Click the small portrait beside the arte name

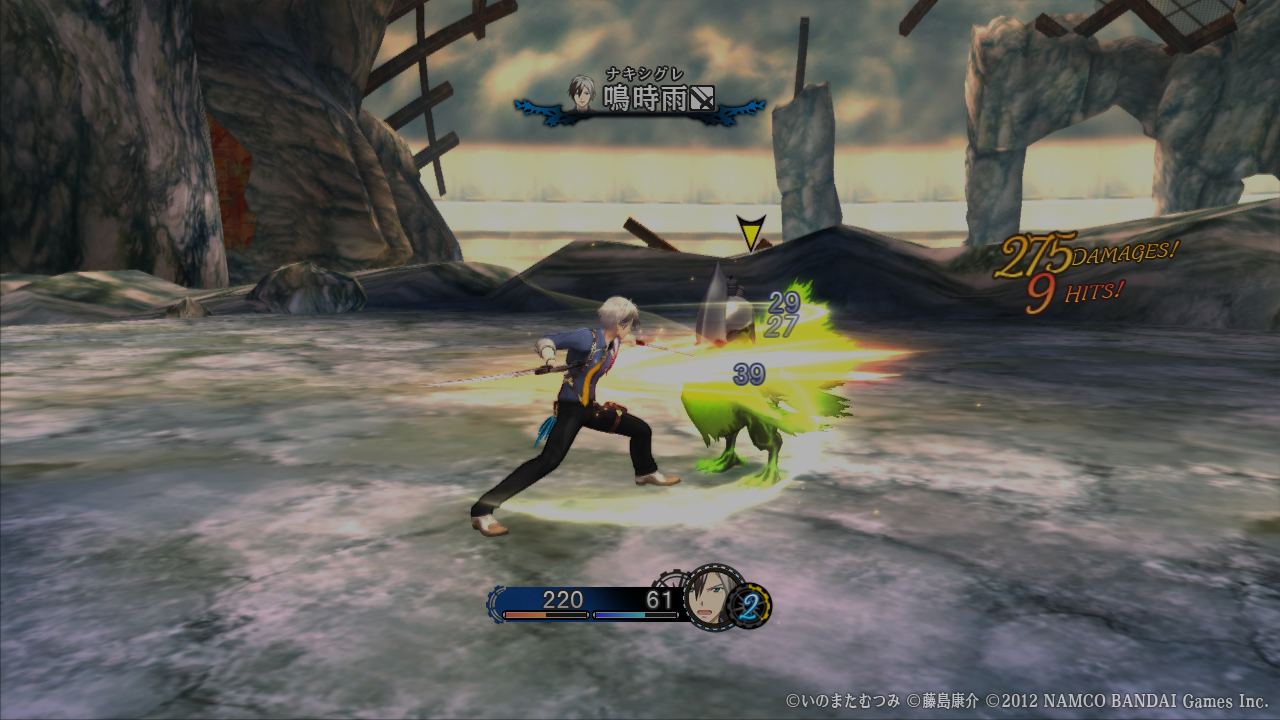click(x=582, y=92)
